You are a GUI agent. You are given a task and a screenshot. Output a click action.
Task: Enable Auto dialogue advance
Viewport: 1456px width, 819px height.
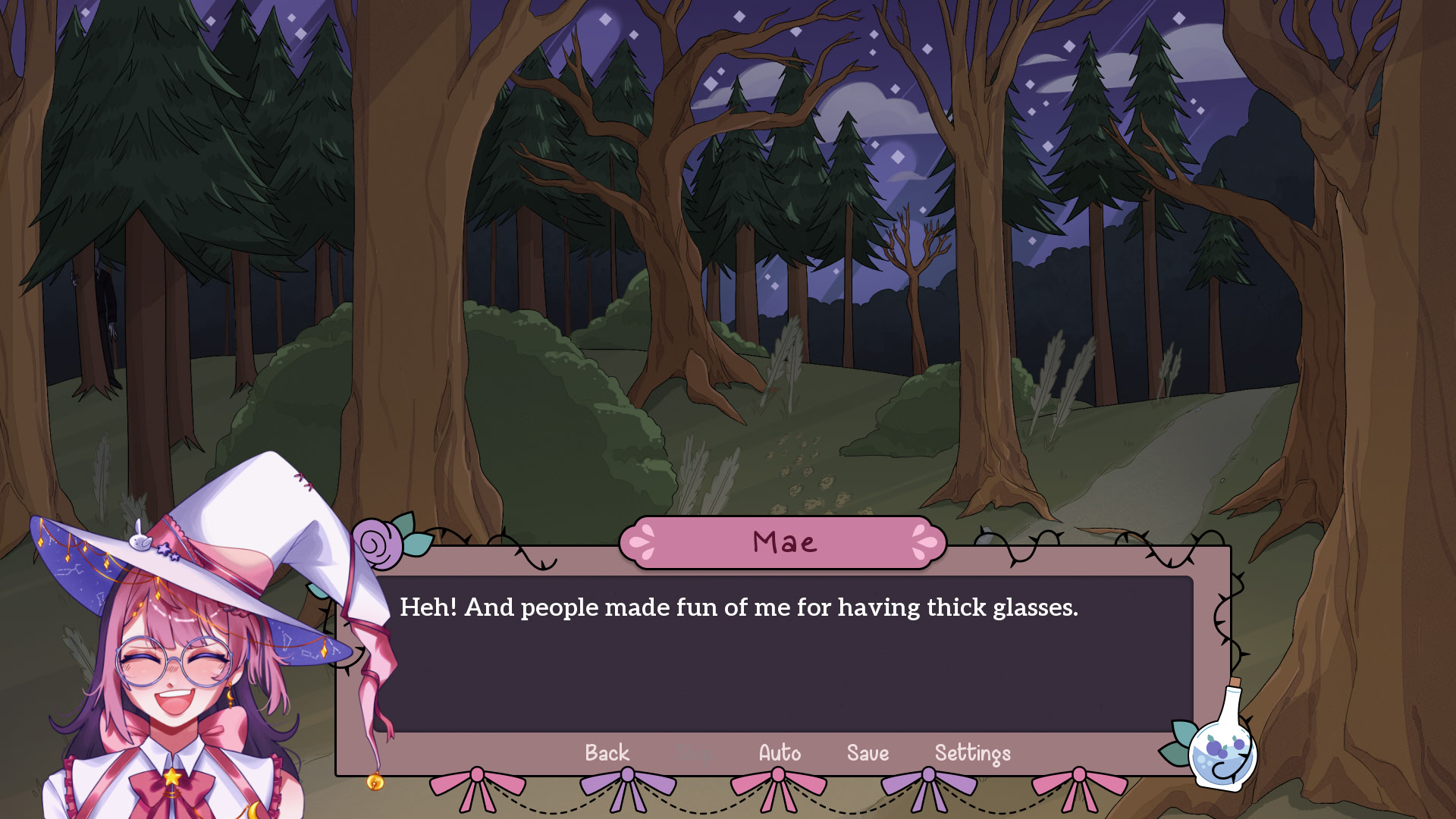click(x=780, y=753)
